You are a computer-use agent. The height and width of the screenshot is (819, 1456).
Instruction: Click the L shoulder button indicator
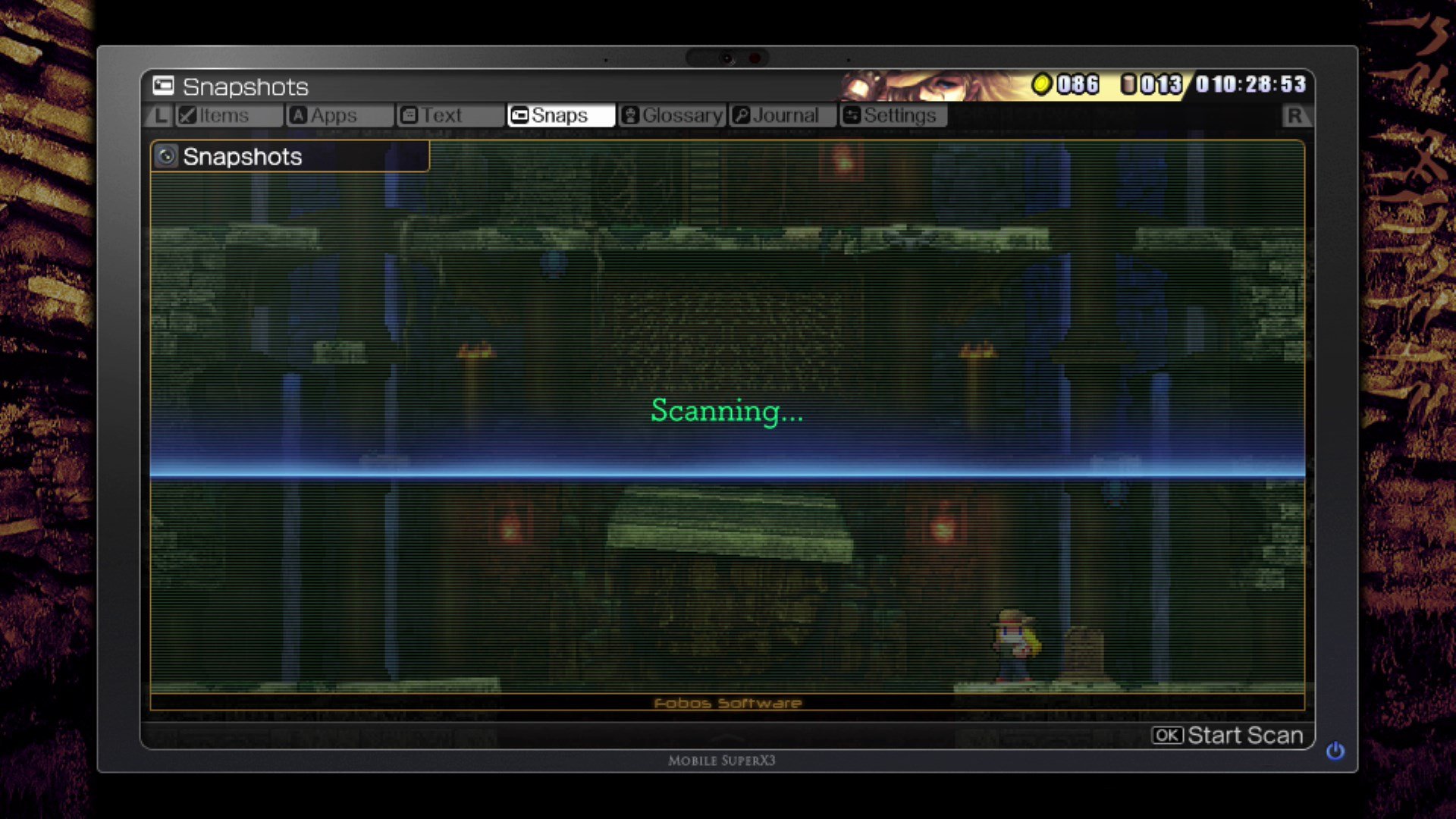[x=160, y=115]
